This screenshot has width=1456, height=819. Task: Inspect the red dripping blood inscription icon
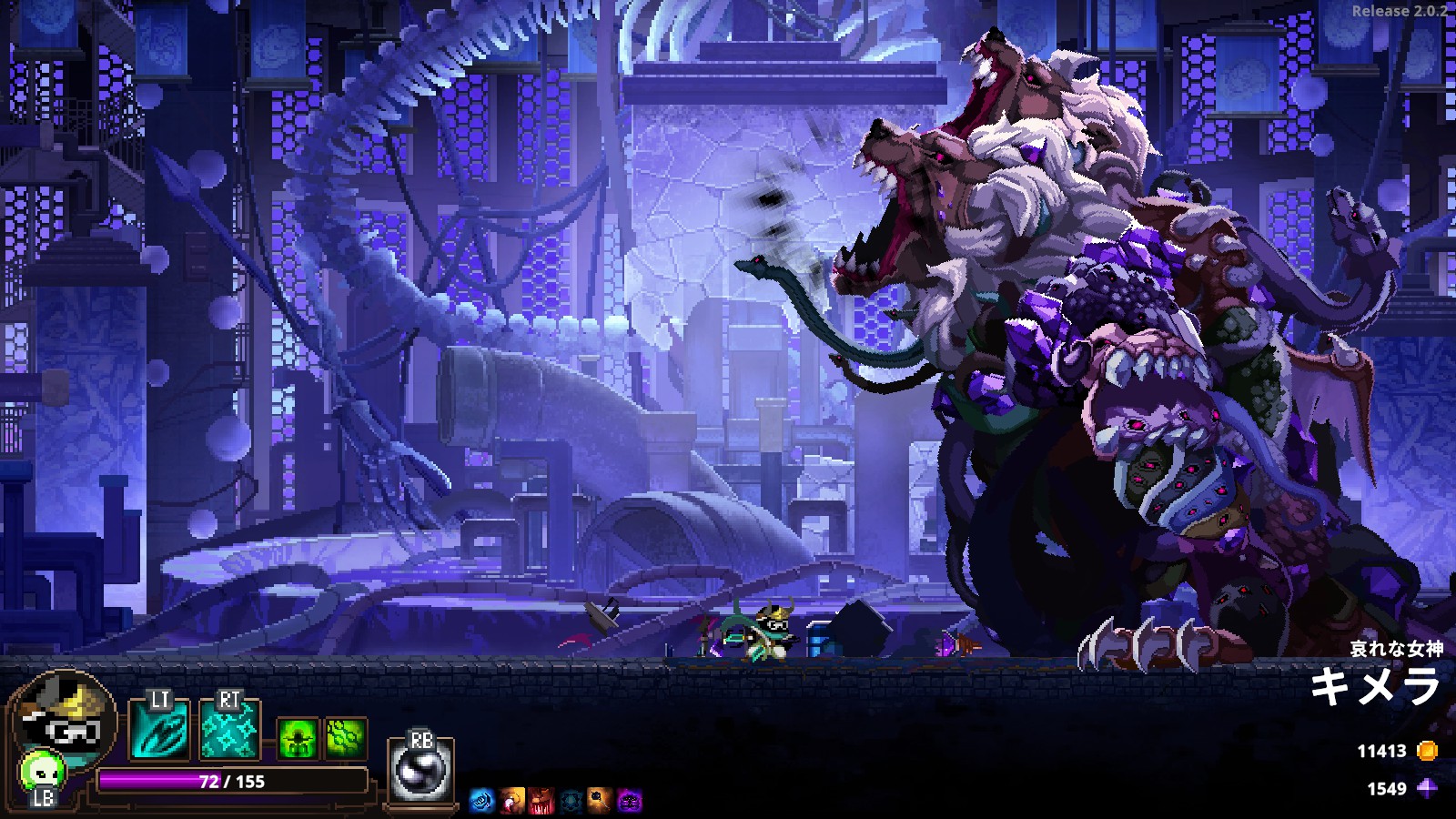[x=541, y=801]
